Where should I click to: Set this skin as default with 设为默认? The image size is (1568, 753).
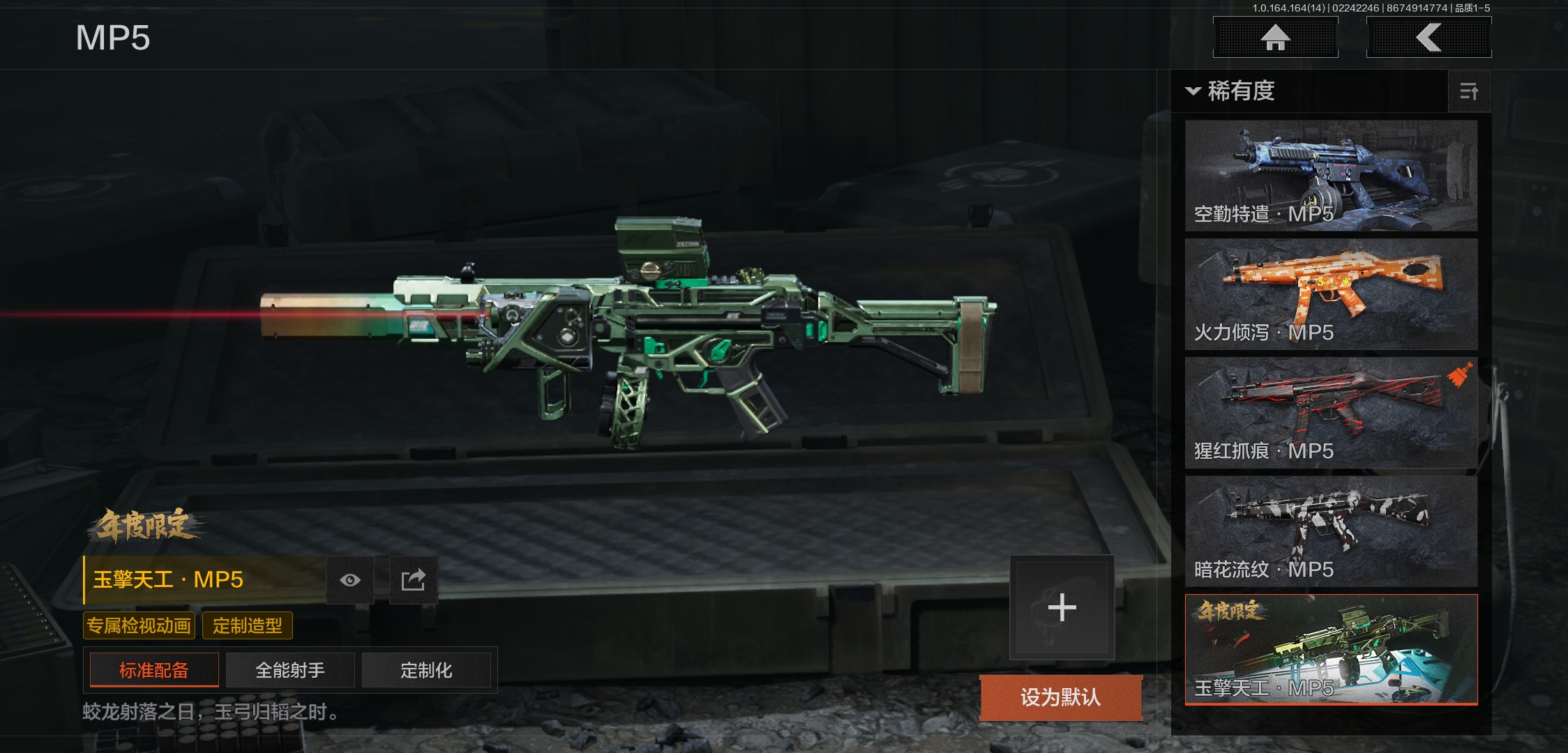tap(1060, 697)
